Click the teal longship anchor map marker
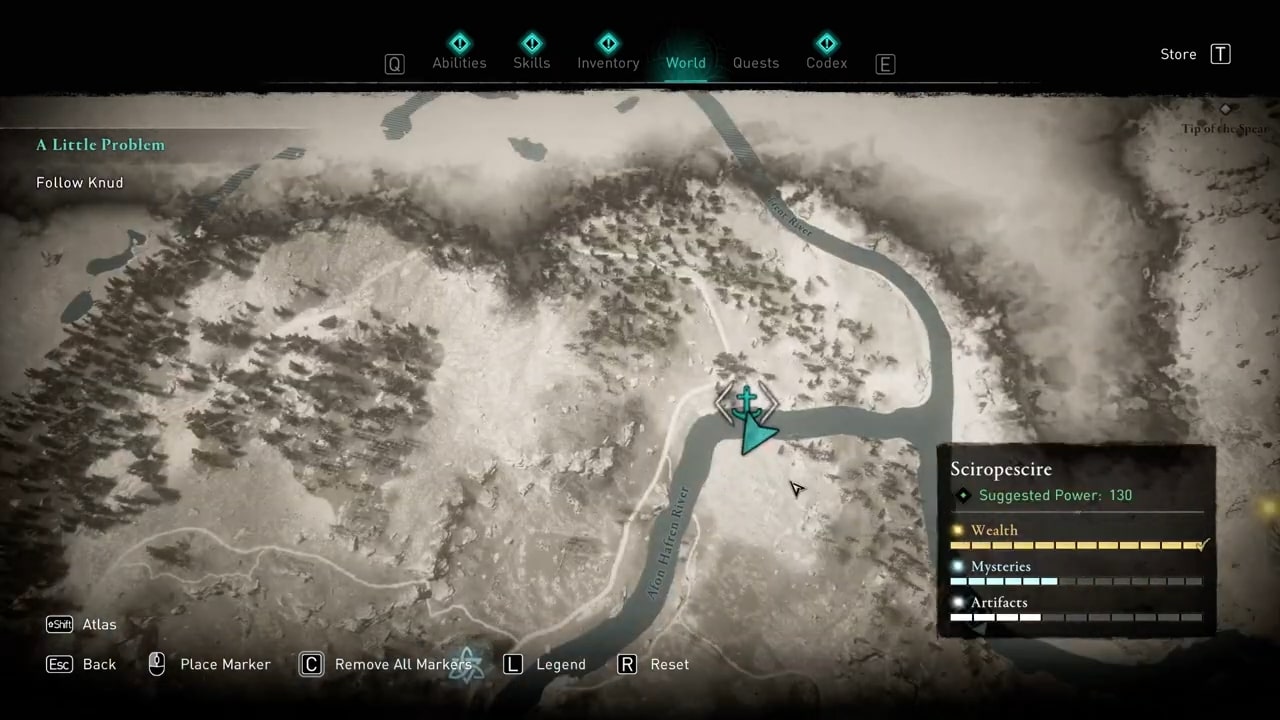The image size is (1280, 720). click(746, 403)
